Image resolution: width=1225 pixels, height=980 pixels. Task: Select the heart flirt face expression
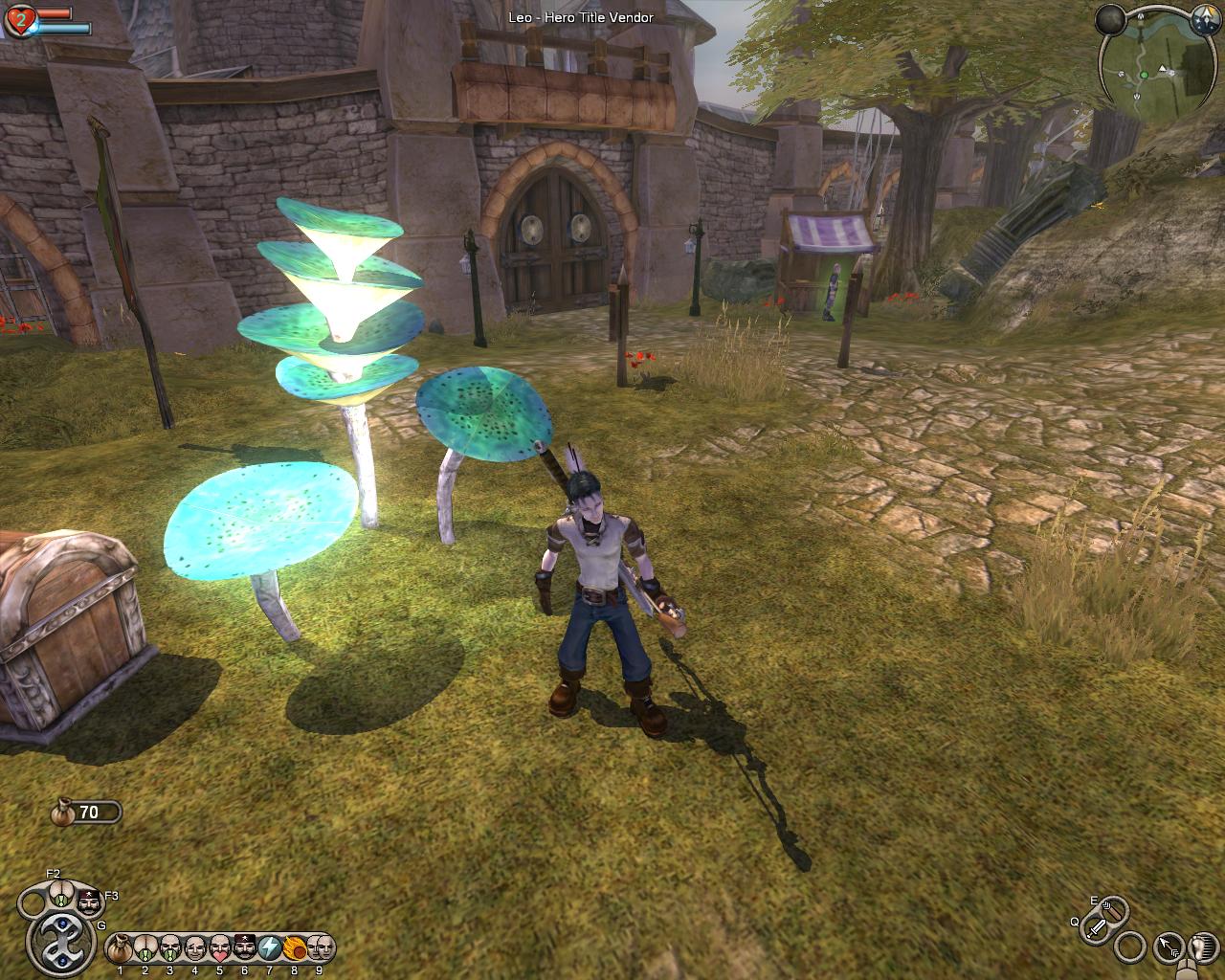coord(220,948)
